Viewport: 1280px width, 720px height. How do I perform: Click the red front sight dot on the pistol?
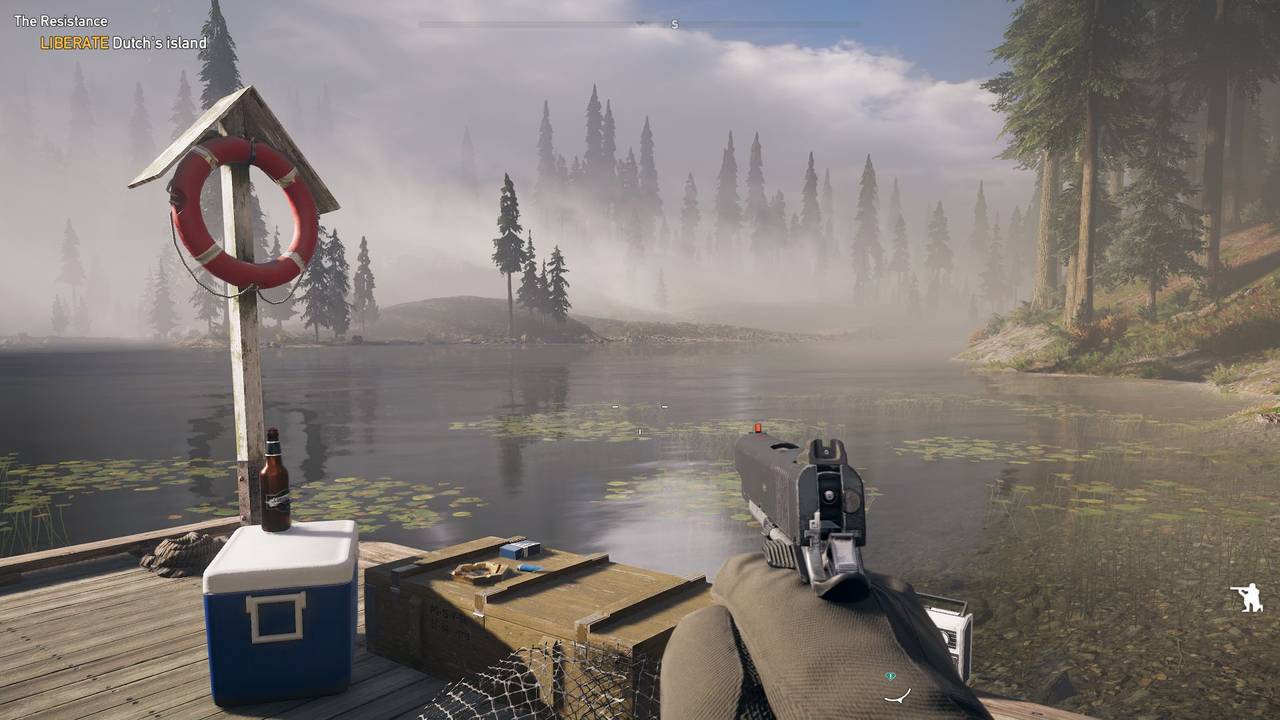(x=758, y=426)
